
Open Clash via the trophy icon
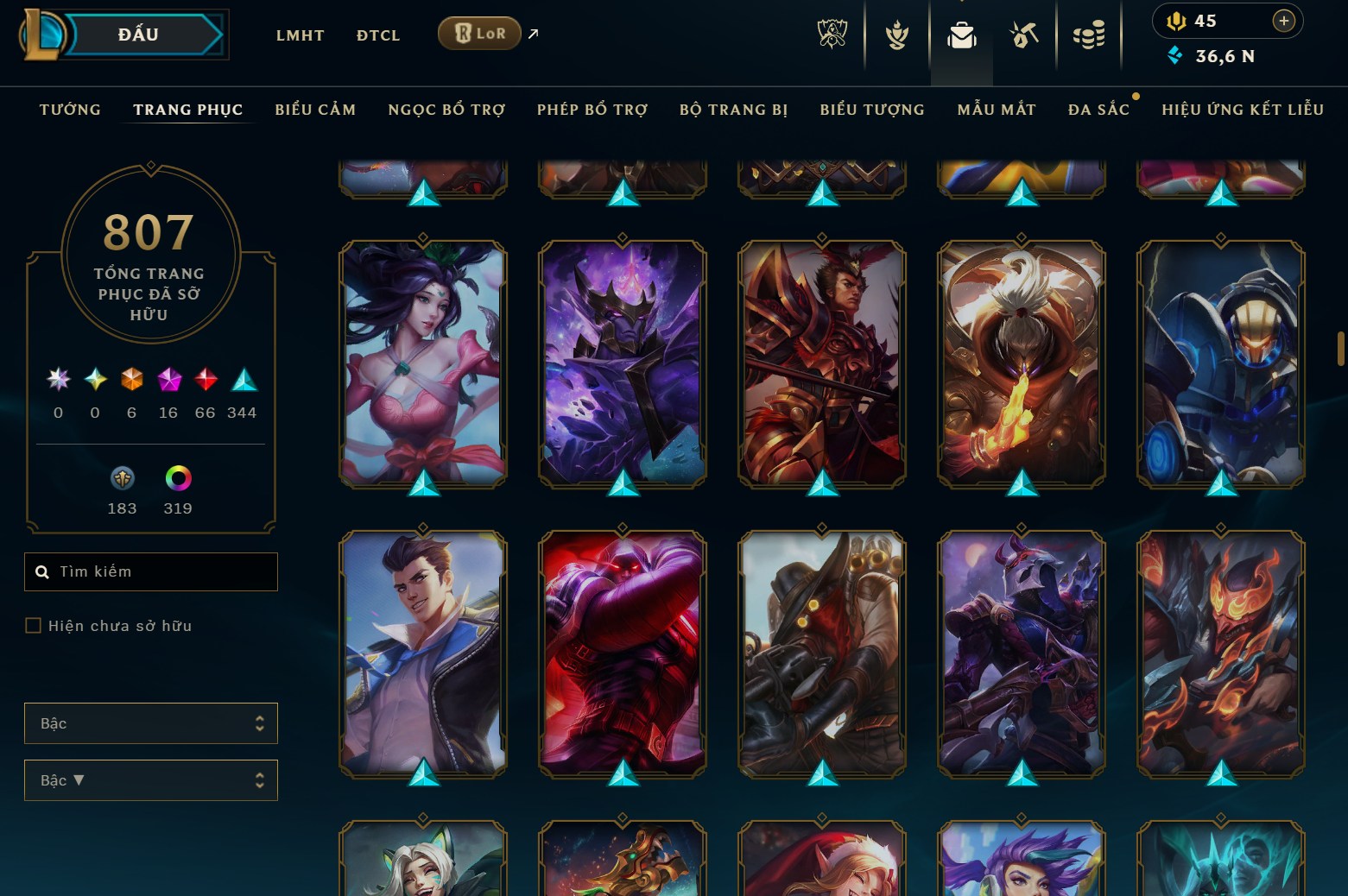(x=896, y=35)
